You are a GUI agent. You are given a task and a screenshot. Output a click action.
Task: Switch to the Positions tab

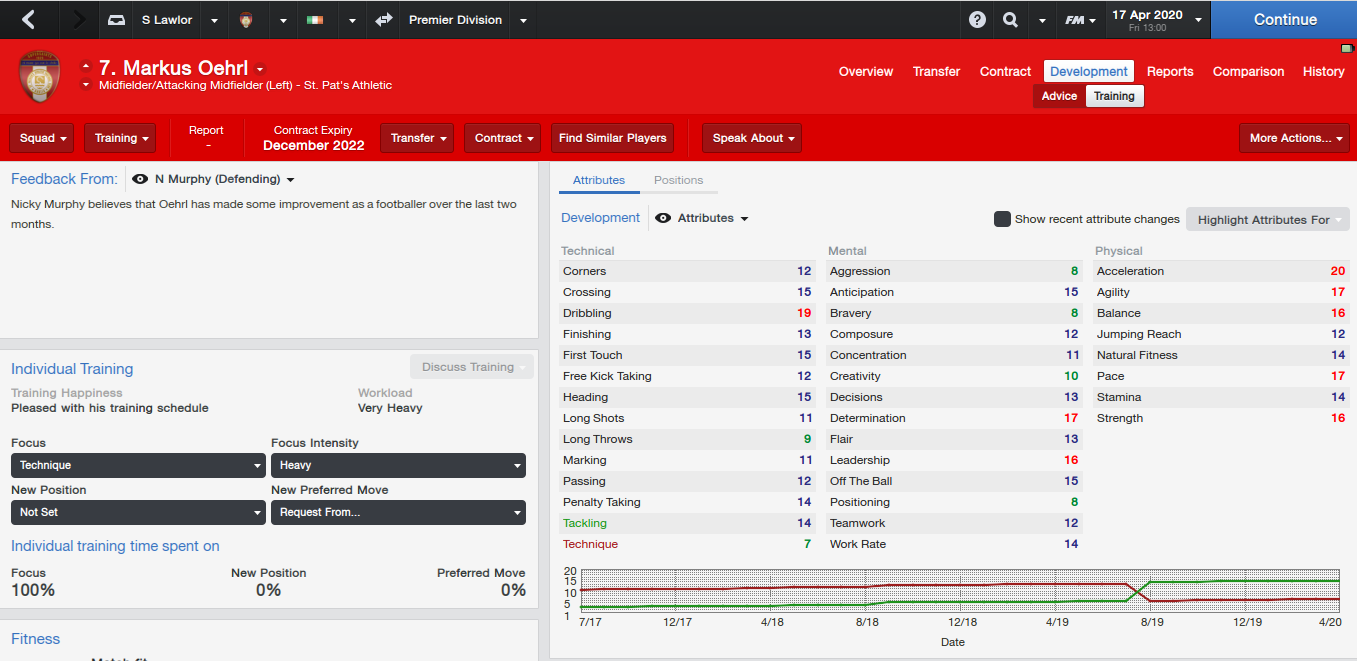(678, 180)
